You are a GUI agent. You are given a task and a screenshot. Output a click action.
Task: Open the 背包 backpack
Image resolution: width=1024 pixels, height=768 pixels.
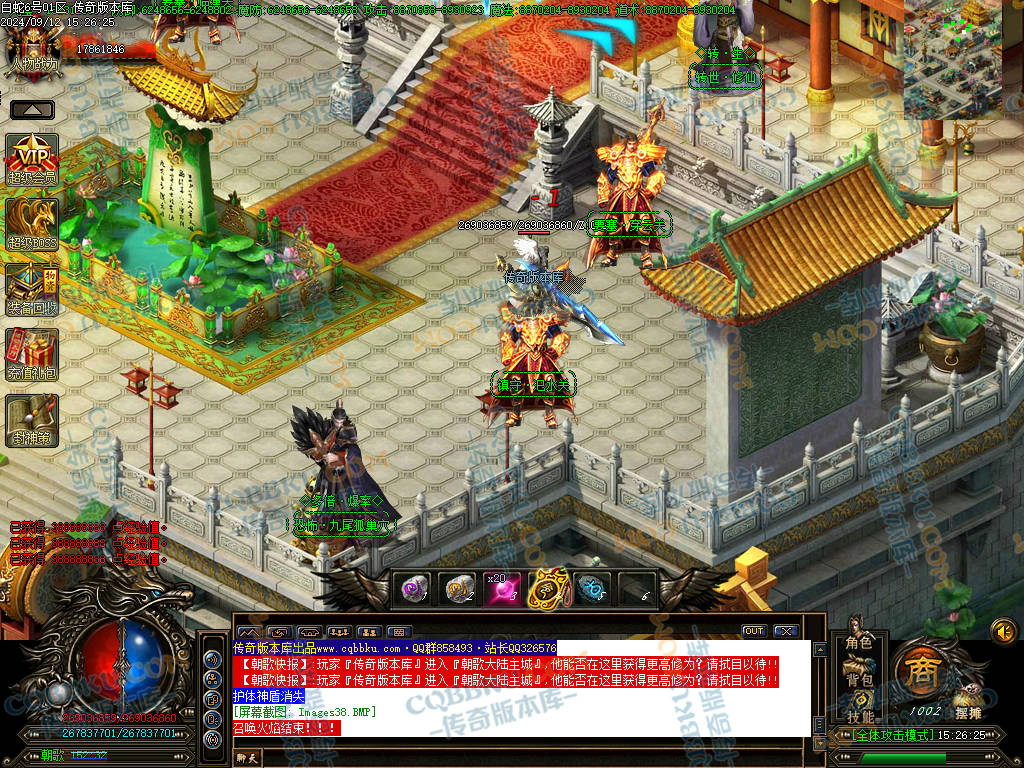pos(859,680)
